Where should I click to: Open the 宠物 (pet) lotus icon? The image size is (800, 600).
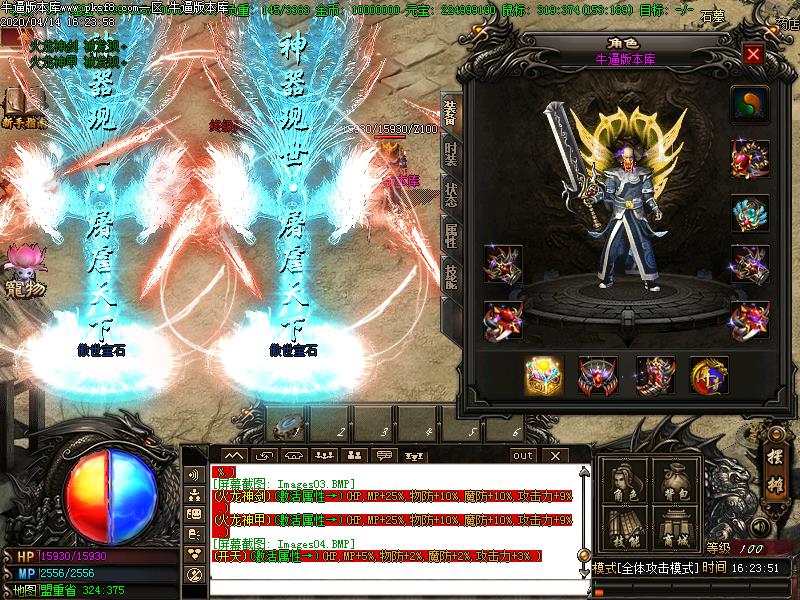pyautogui.click(x=22, y=262)
